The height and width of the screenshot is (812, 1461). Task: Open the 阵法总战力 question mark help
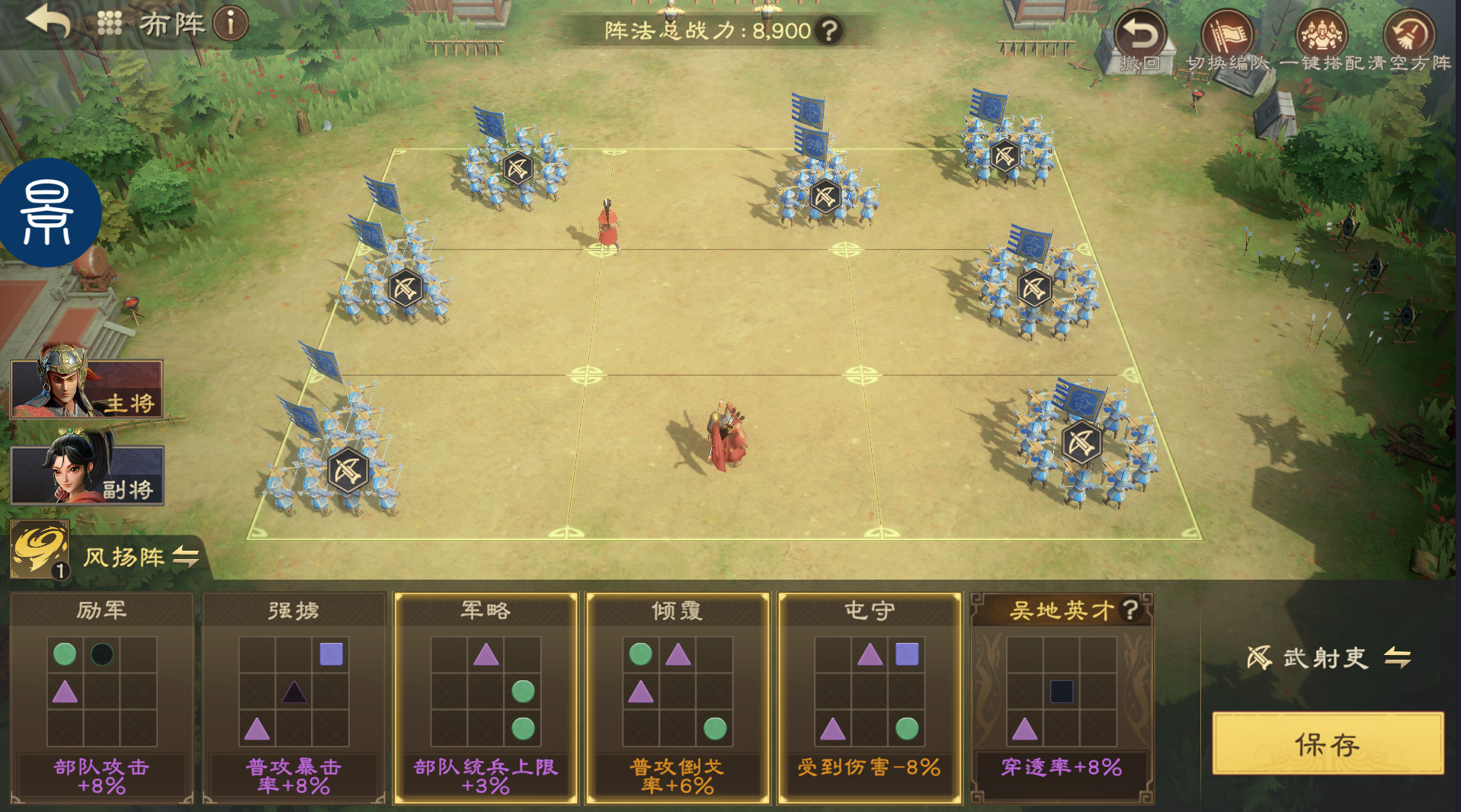click(x=829, y=31)
